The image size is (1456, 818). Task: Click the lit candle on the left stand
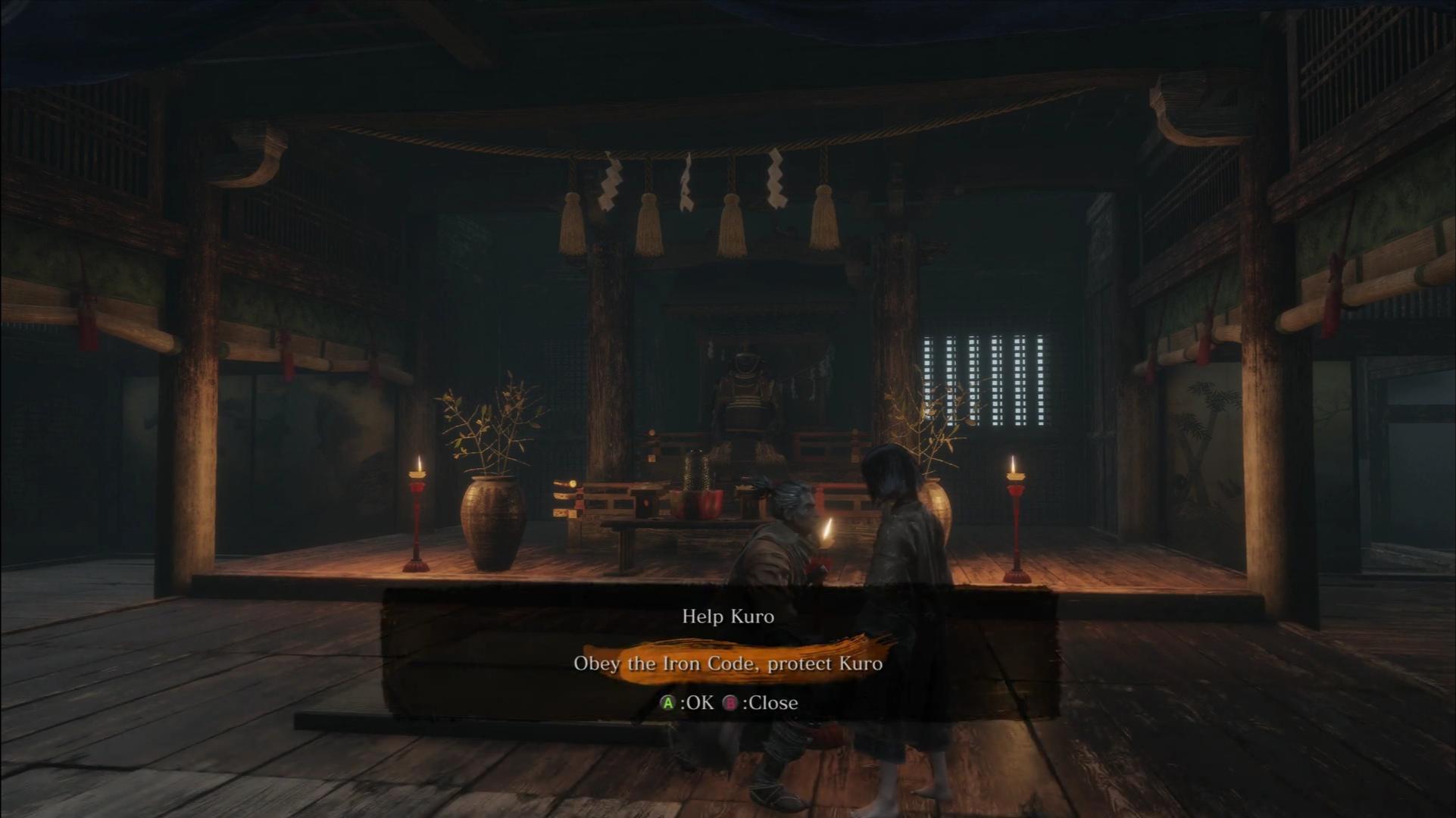pyautogui.click(x=417, y=465)
